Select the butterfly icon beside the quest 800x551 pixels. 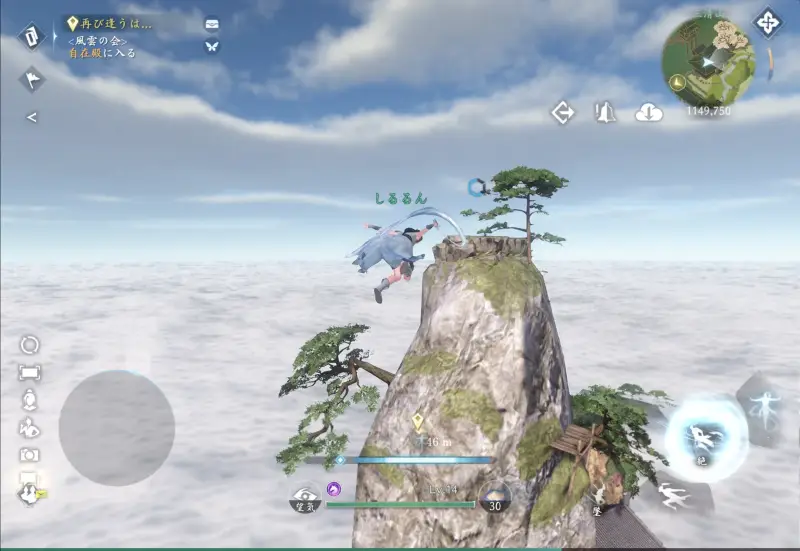[x=212, y=46]
